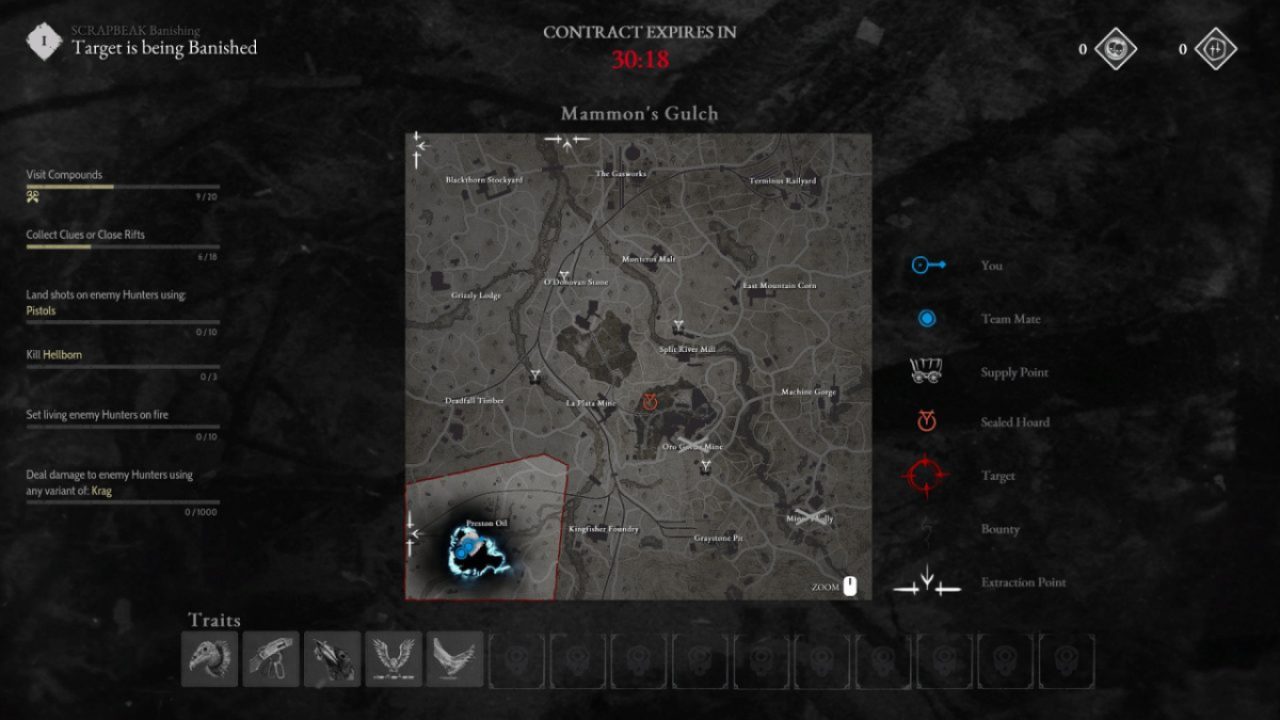Click the Sealed Hoard marker near La Plata Mine
This screenshot has width=1280, height=720.
(650, 403)
